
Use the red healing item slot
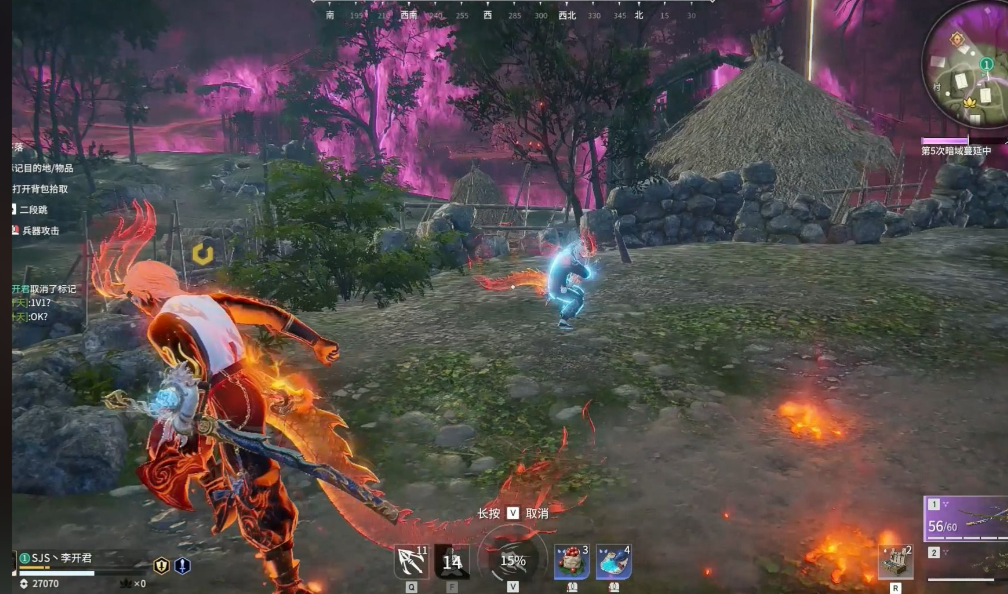572,562
